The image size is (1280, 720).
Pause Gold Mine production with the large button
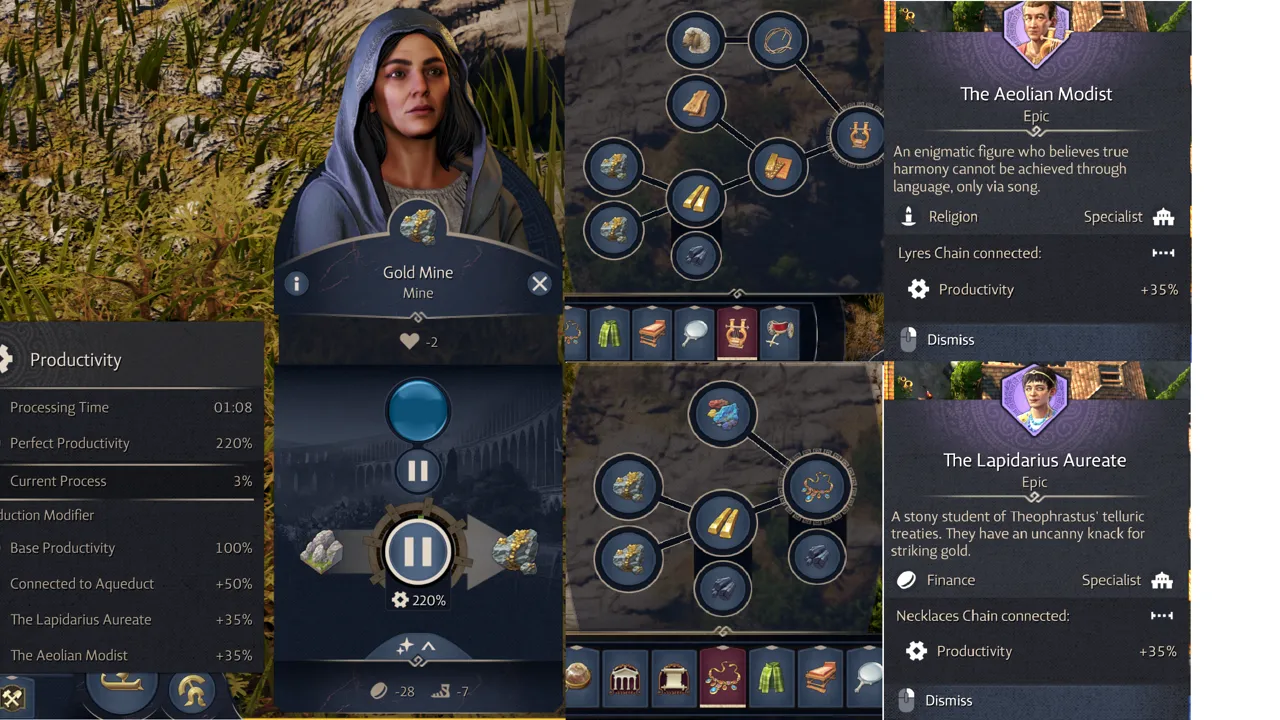click(417, 551)
